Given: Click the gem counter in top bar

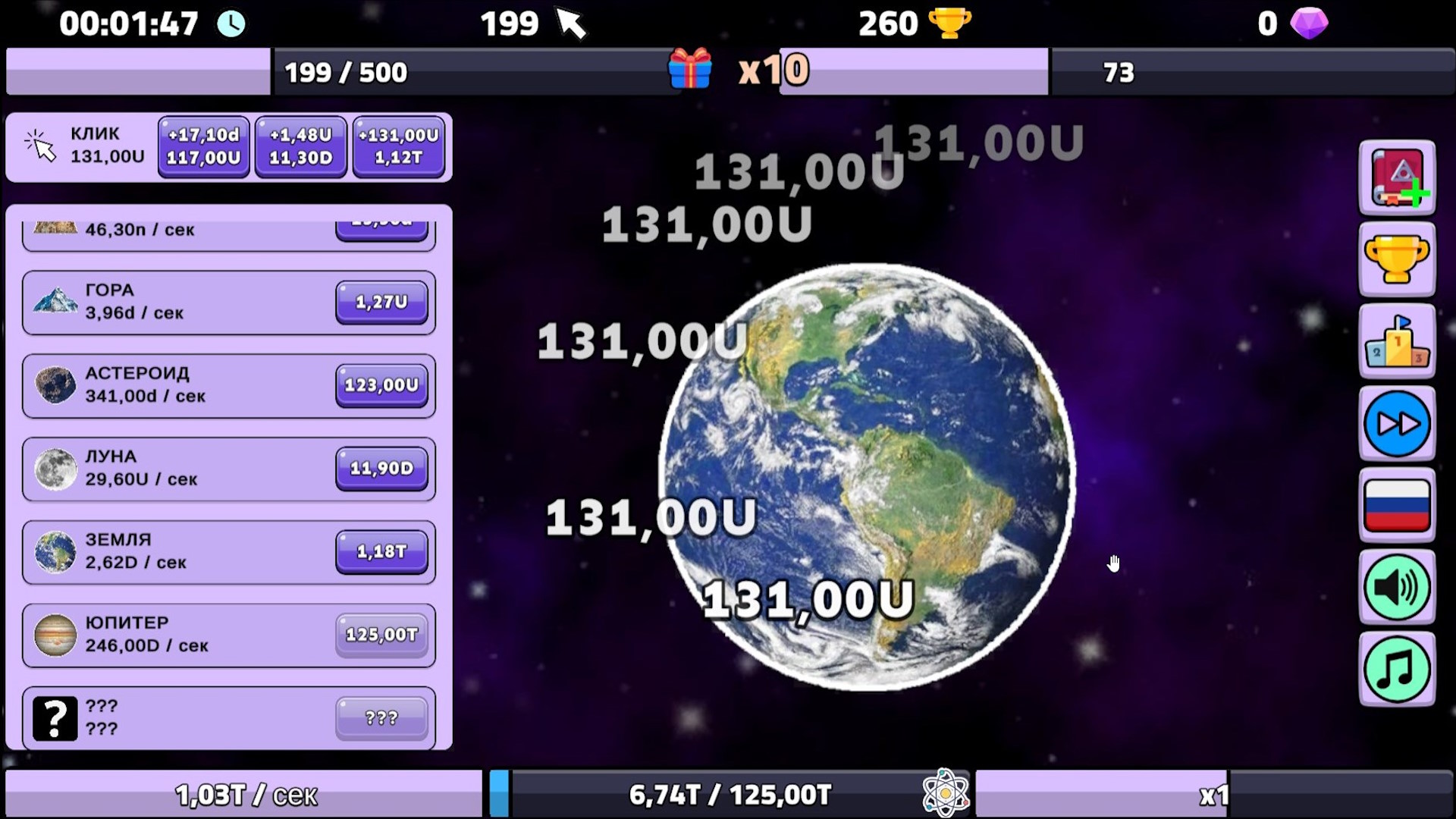Looking at the screenshot, I should pos(1295,24).
